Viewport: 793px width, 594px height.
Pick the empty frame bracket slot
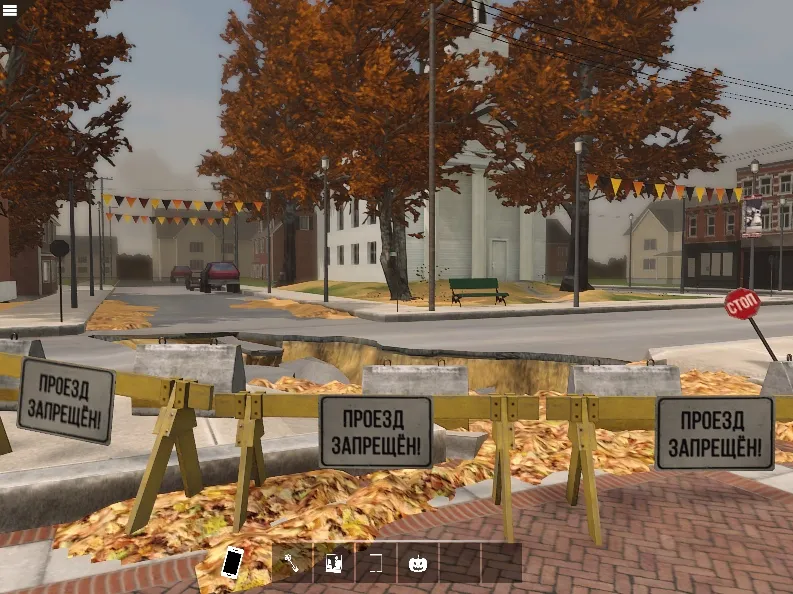376,563
